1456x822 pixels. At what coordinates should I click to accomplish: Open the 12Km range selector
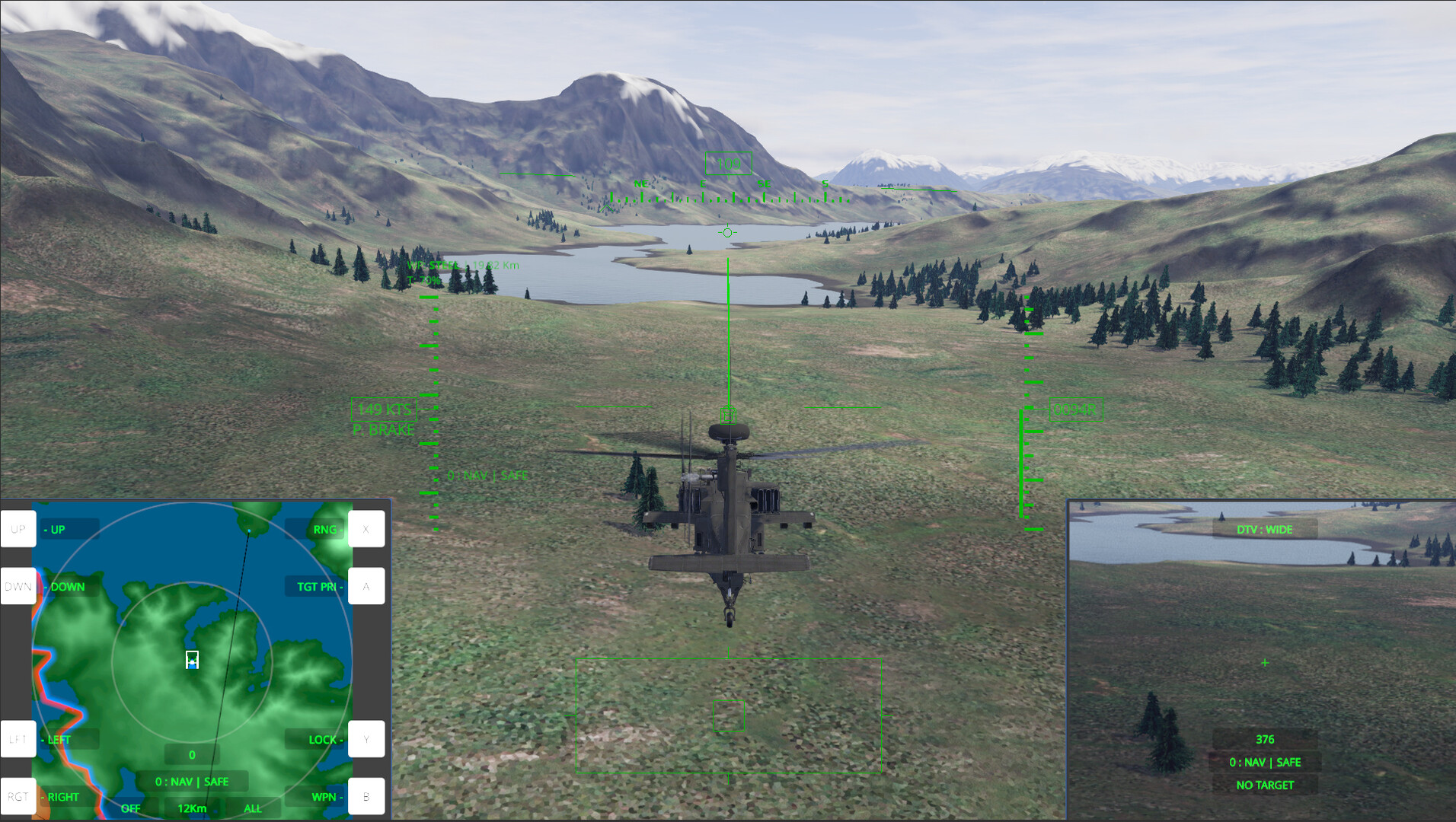(191, 808)
